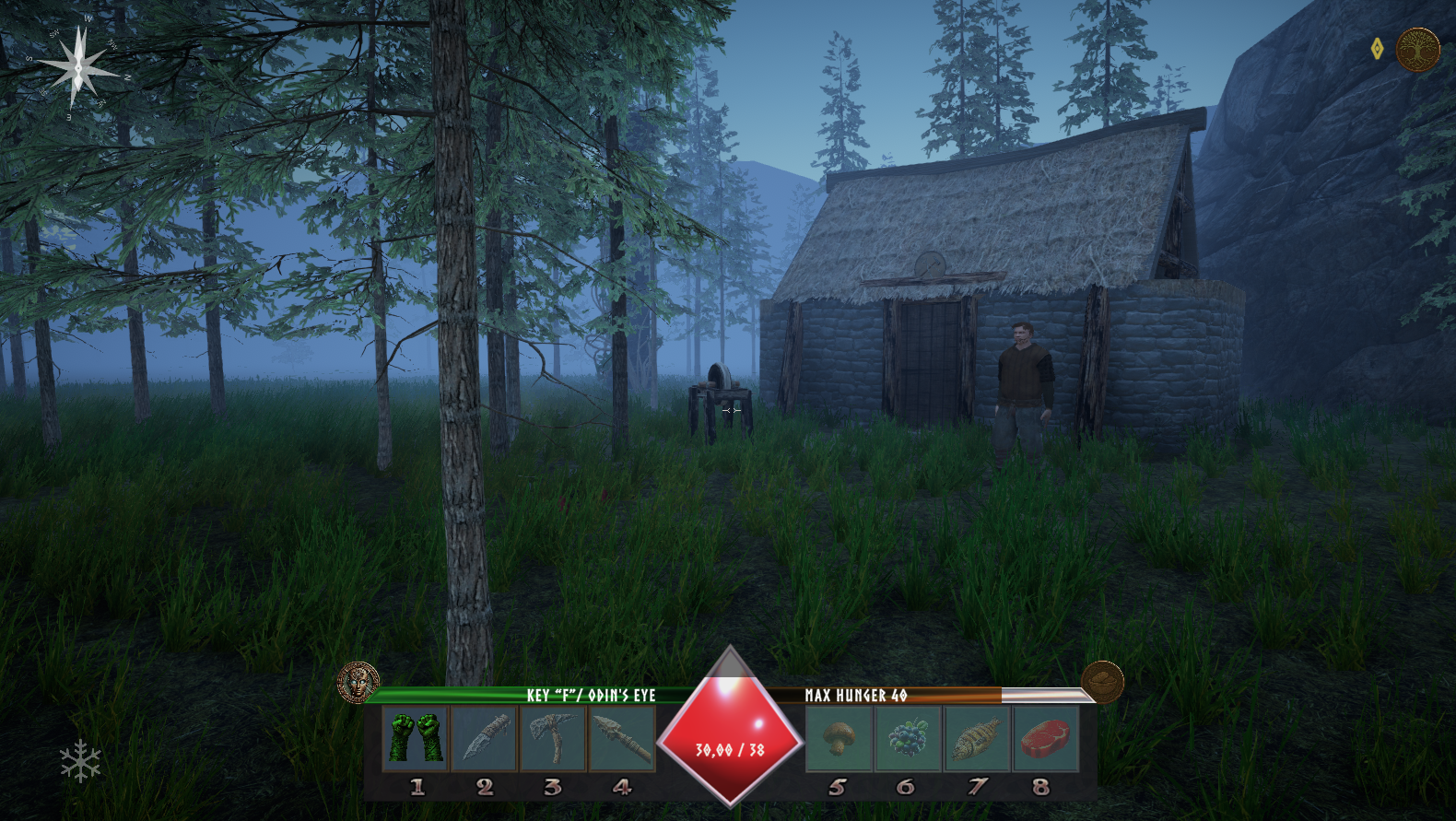Click the snowflake temperature icon
1456x821 pixels.
[x=80, y=761]
